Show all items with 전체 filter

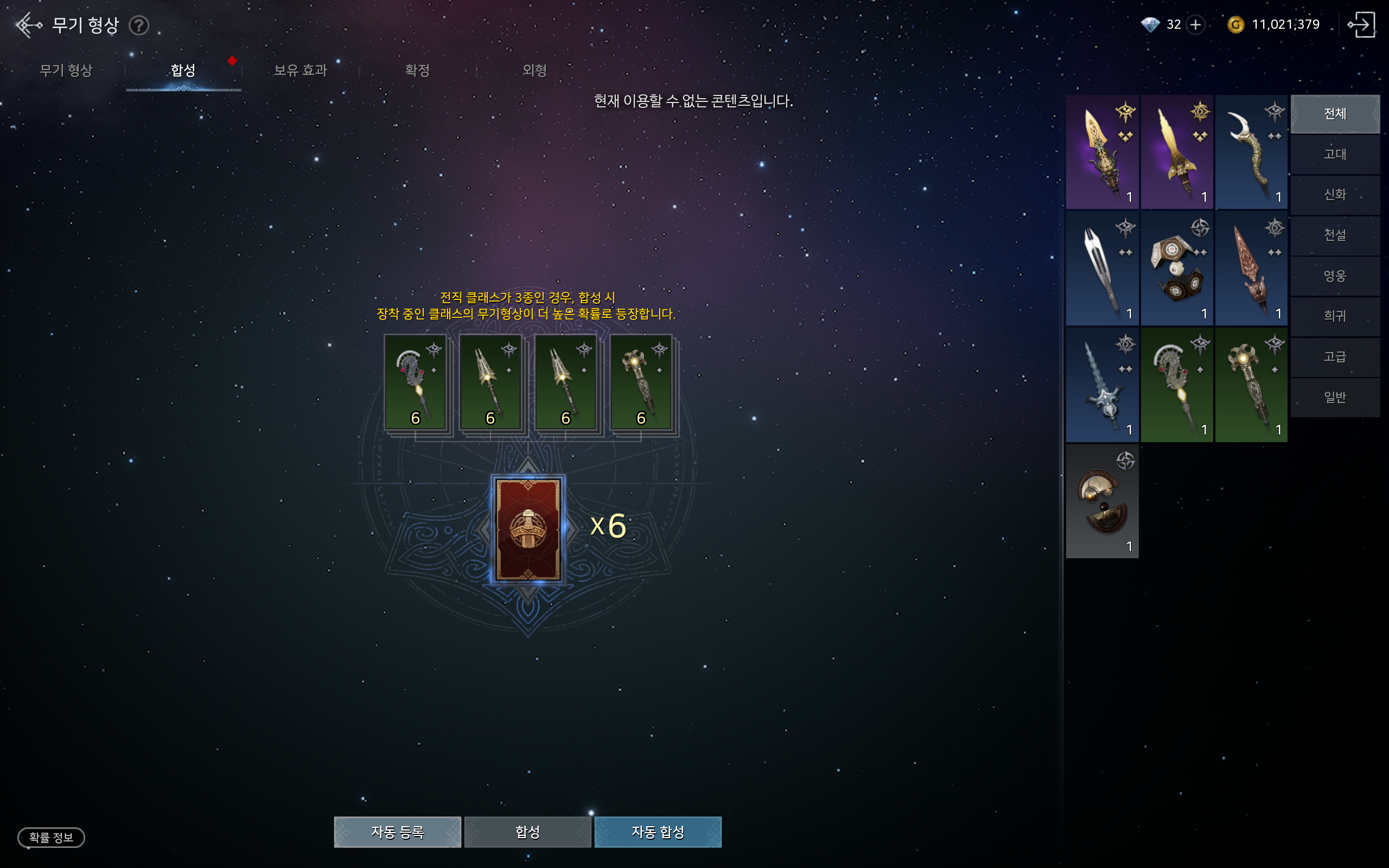pos(1335,114)
